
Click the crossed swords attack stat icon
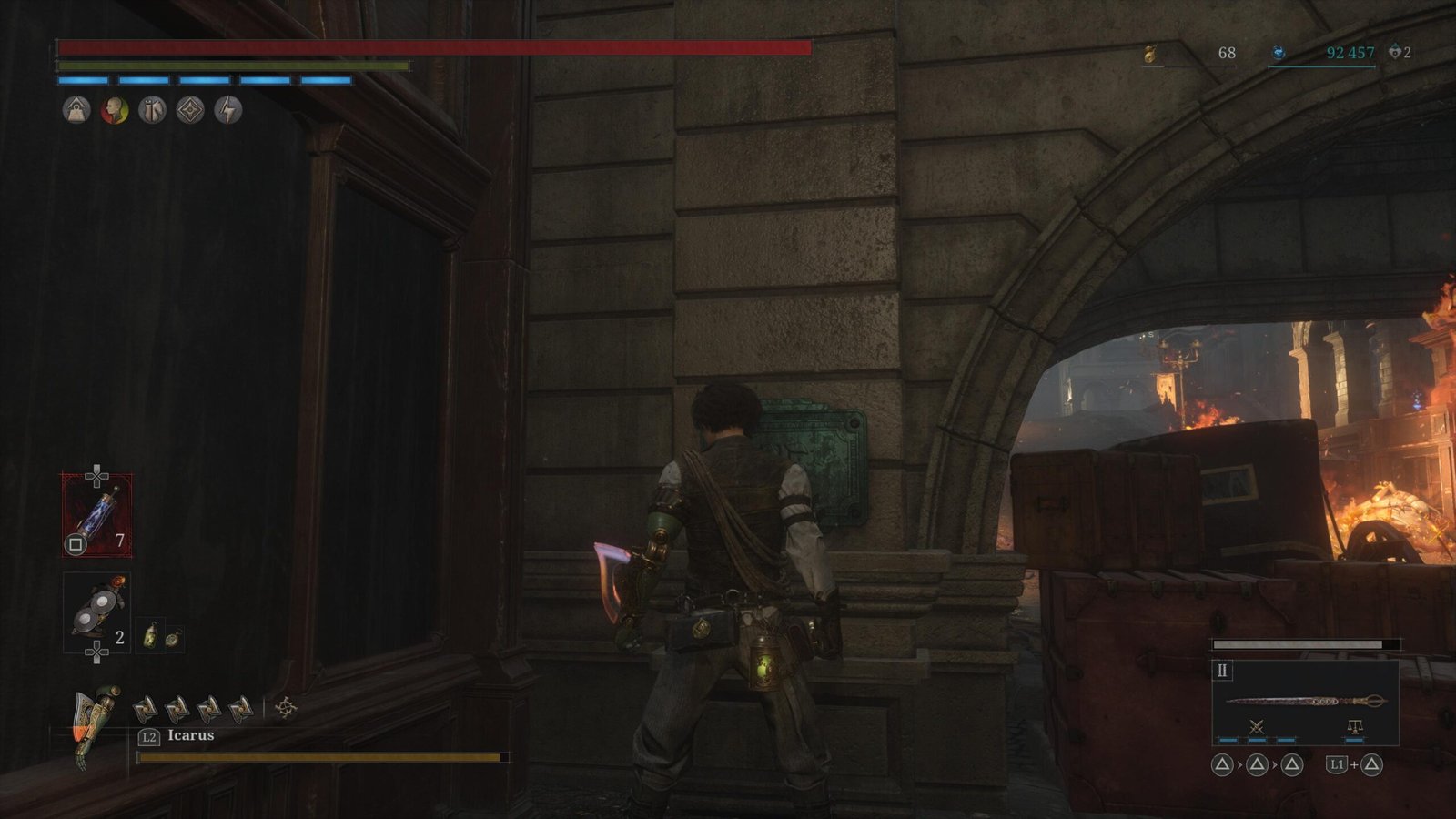(1256, 726)
